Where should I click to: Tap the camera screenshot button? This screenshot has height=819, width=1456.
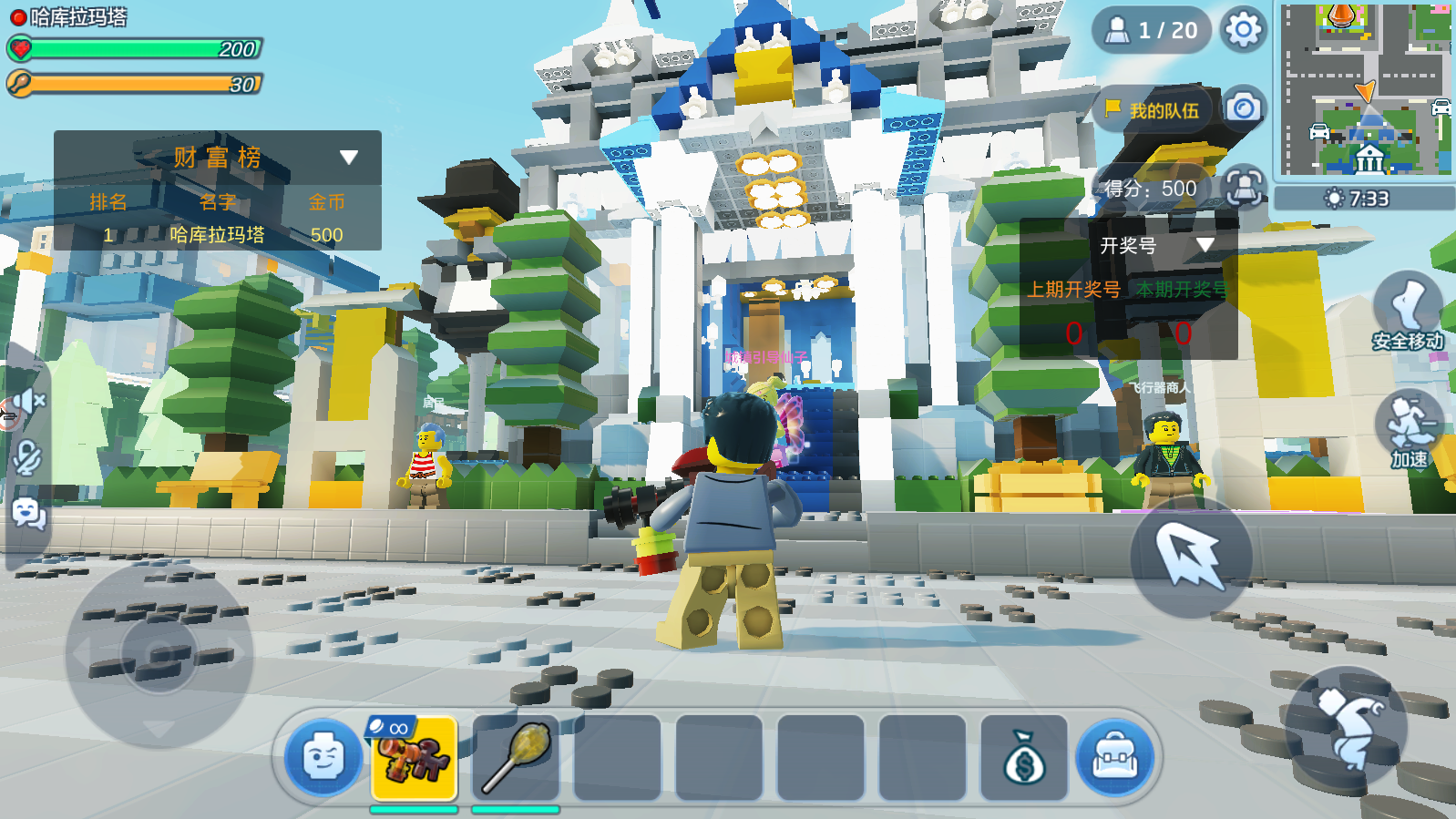pos(1243,108)
